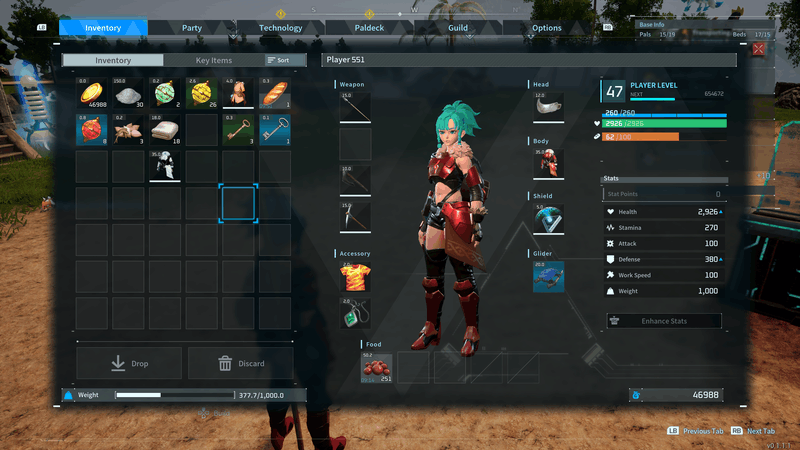Image resolution: width=800 pixels, height=450 pixels.
Task: Close the inventory with the red X
Action: [x=759, y=48]
